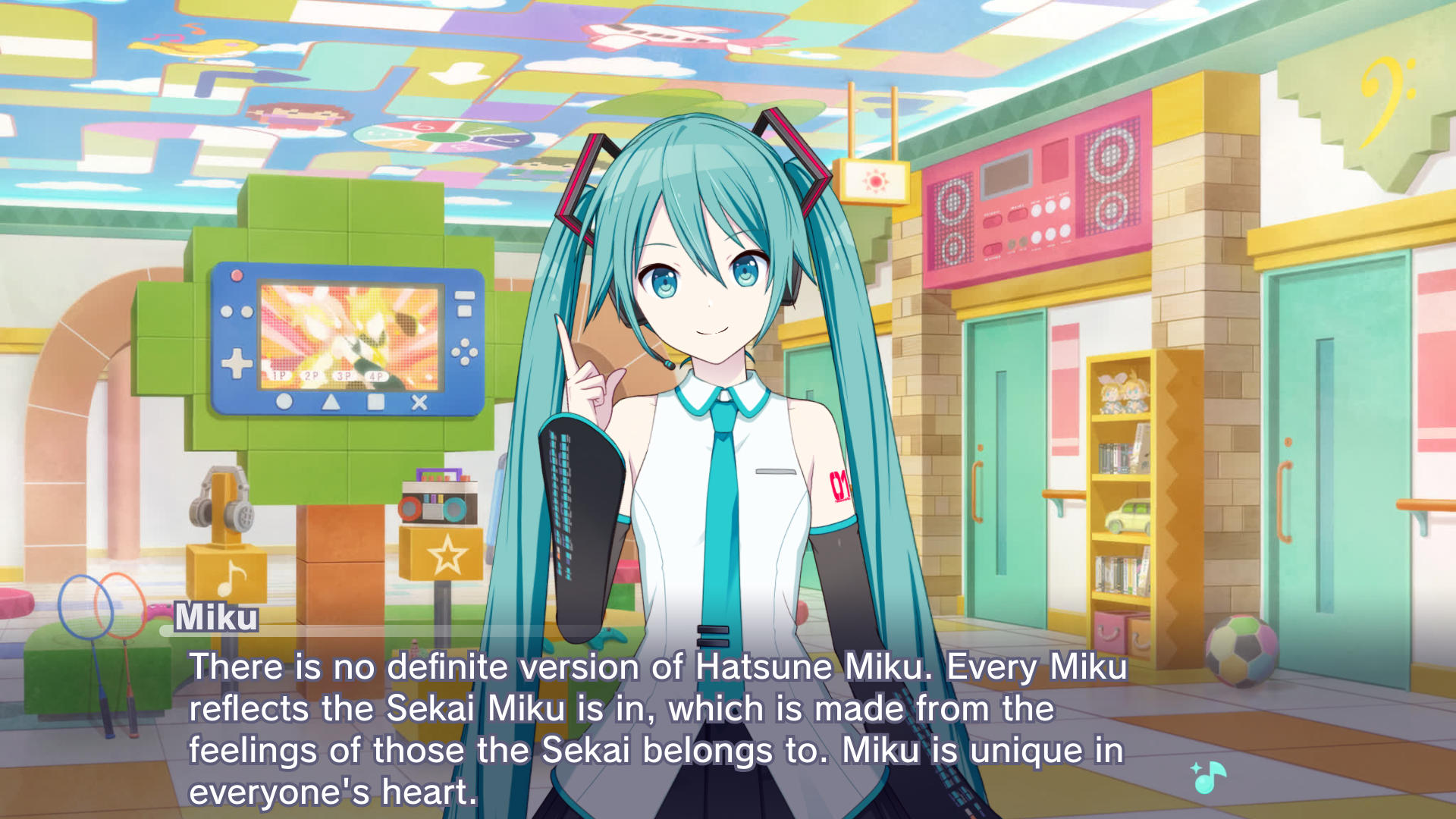Advance dialogue with the music note icon
Viewport: 1456px width, 819px height.
click(1209, 777)
